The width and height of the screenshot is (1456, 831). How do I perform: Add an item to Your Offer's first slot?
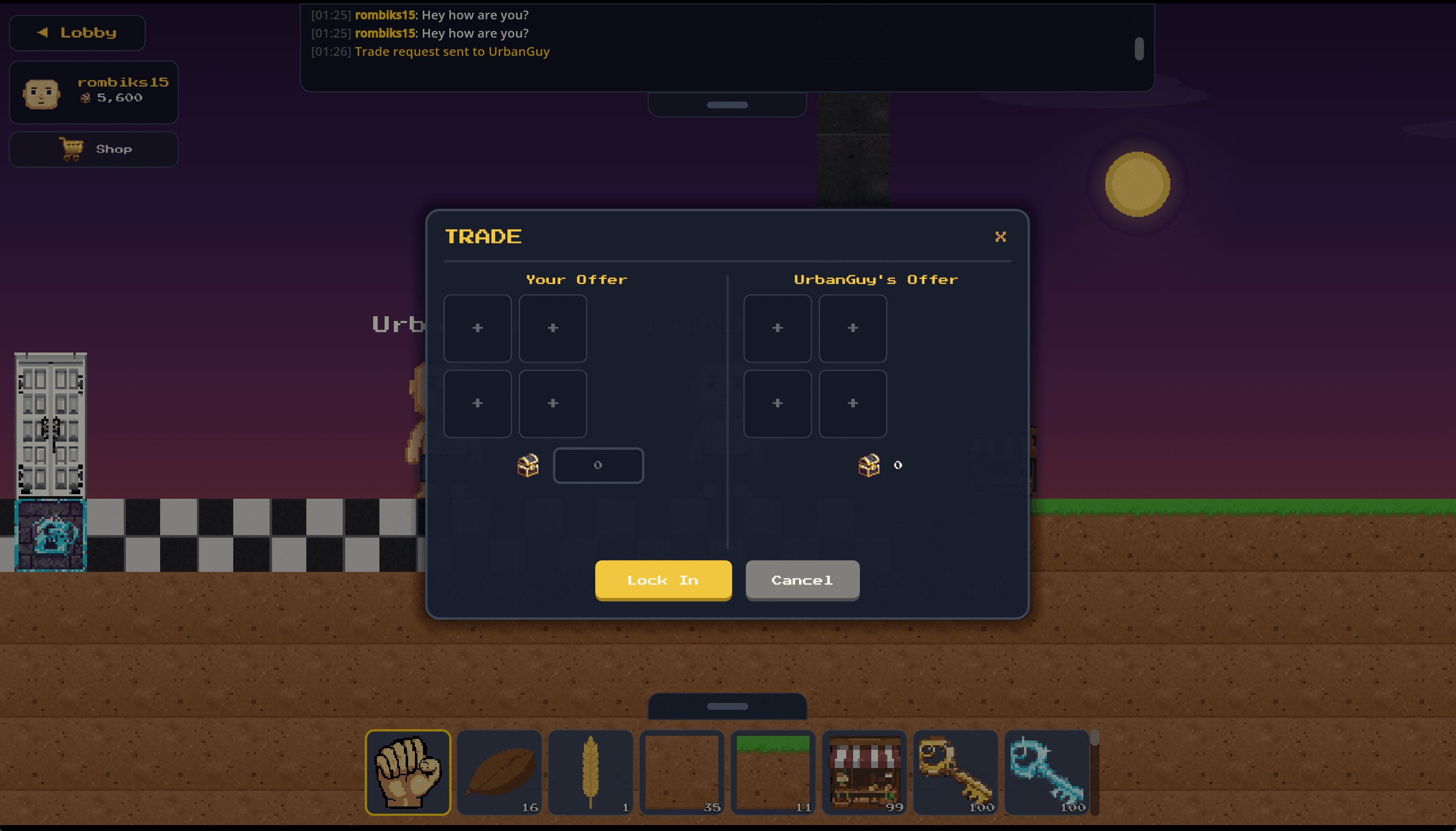point(477,328)
